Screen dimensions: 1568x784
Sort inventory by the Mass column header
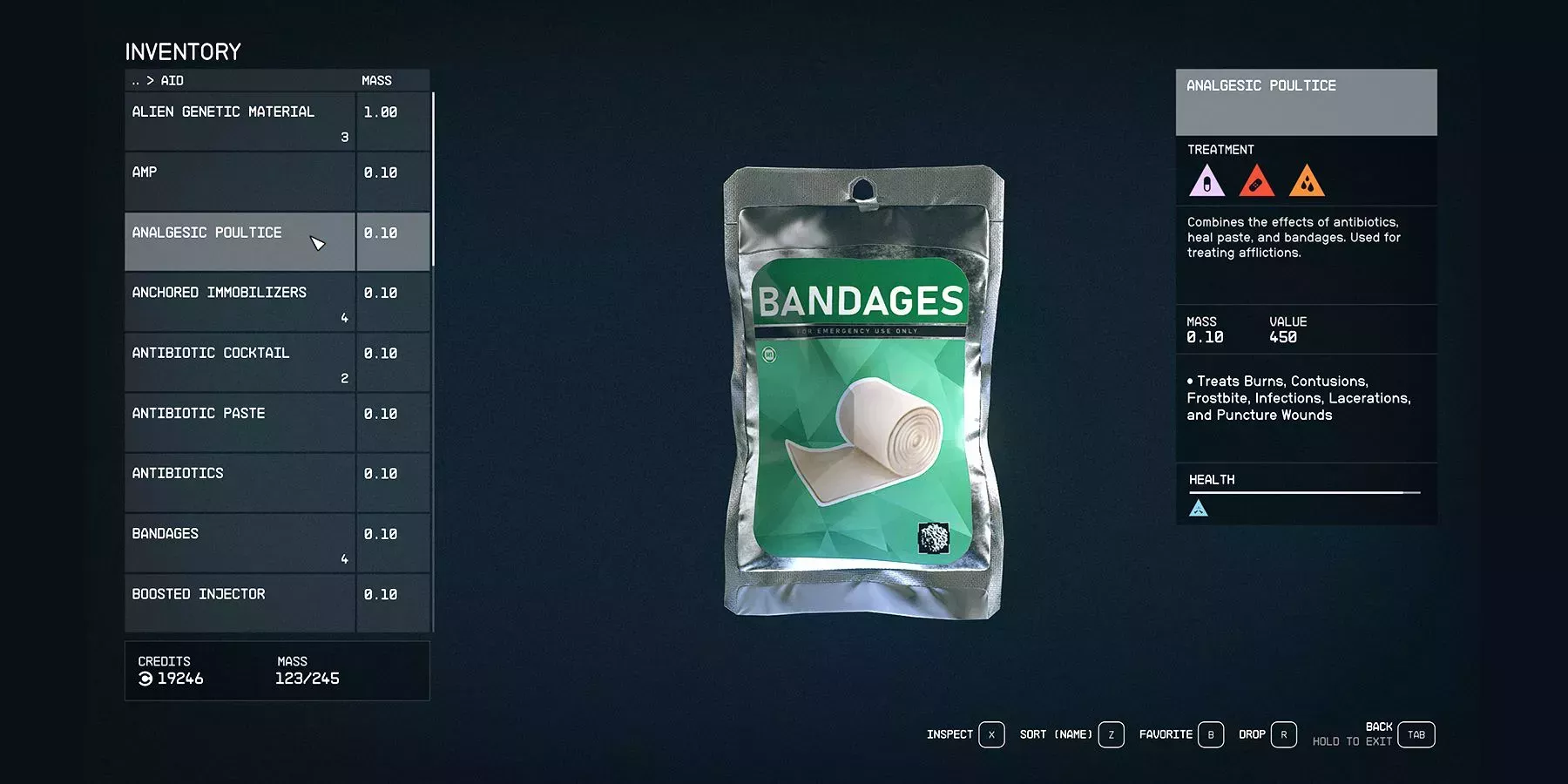(x=376, y=81)
